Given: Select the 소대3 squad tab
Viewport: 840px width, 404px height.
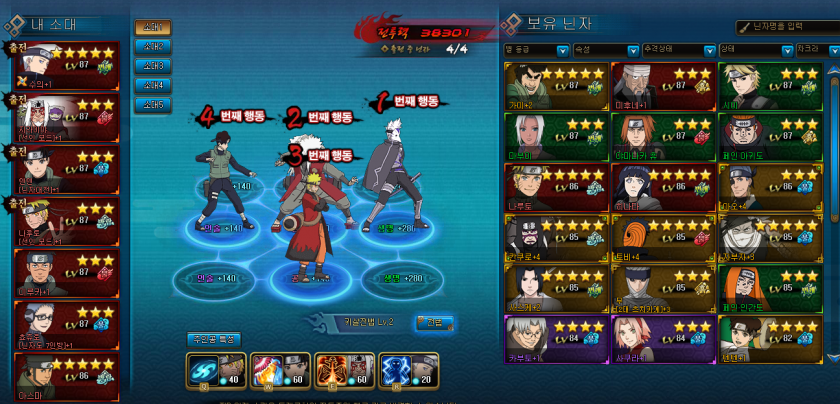Looking at the screenshot, I should [x=152, y=66].
